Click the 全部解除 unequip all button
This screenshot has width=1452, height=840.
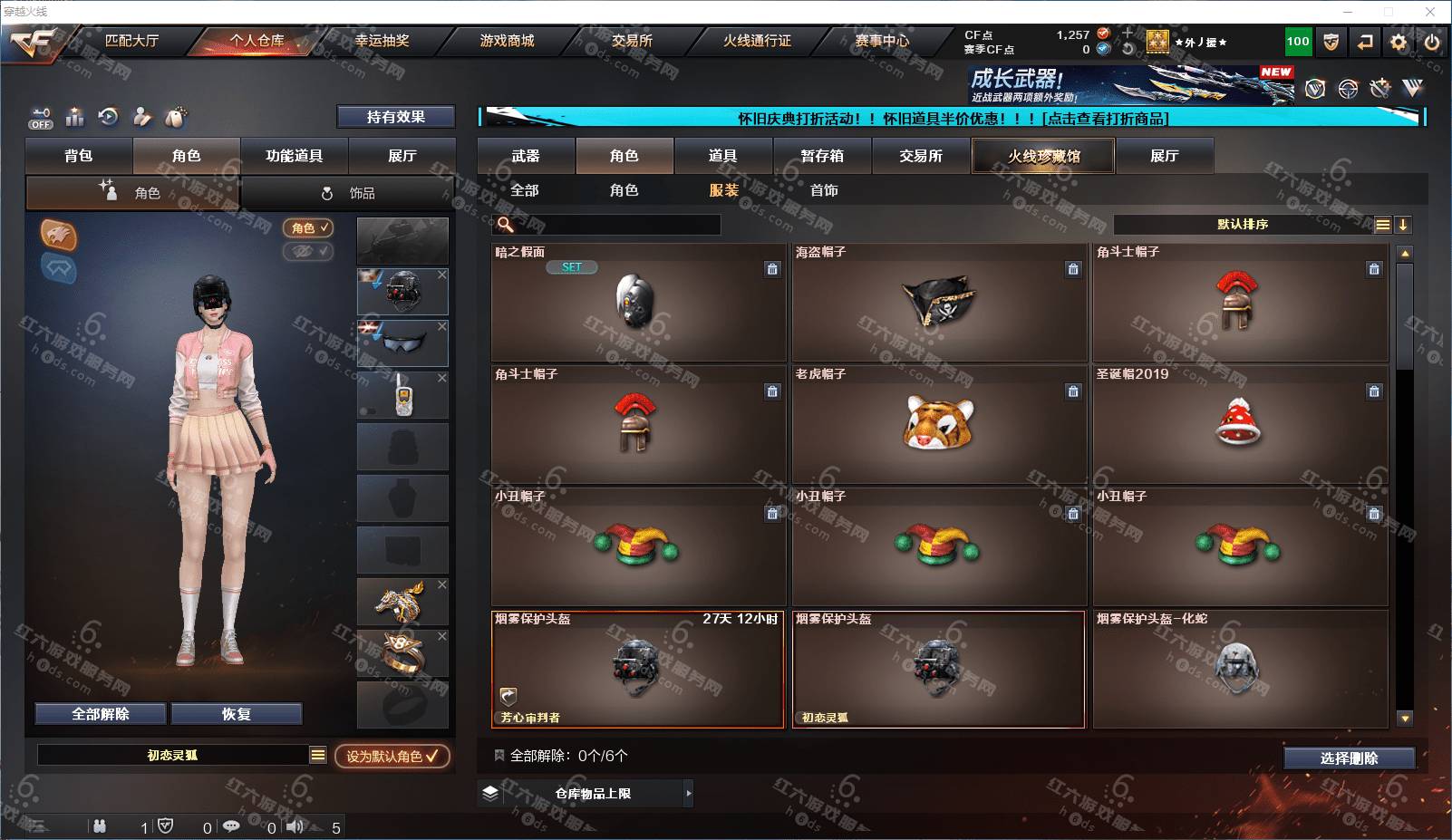(101, 714)
